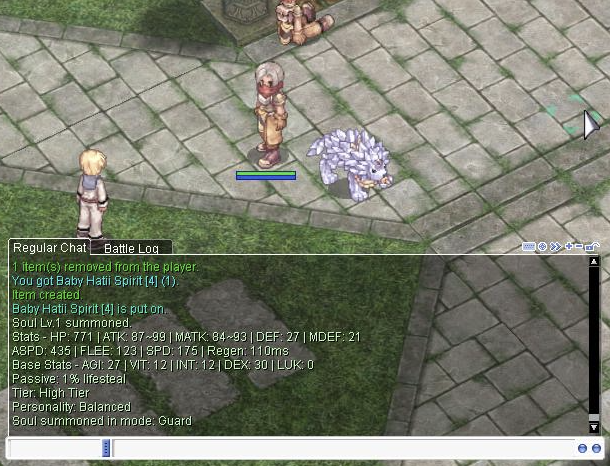Click the chat scrollbar up arrow

click(594, 262)
